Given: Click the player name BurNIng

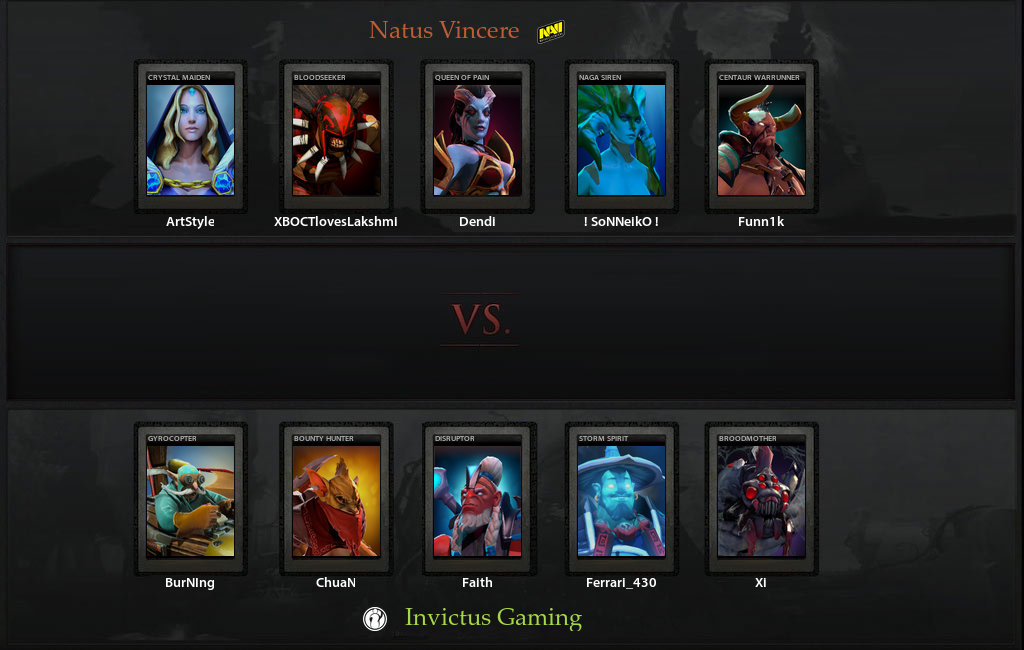Looking at the screenshot, I should tap(190, 582).
